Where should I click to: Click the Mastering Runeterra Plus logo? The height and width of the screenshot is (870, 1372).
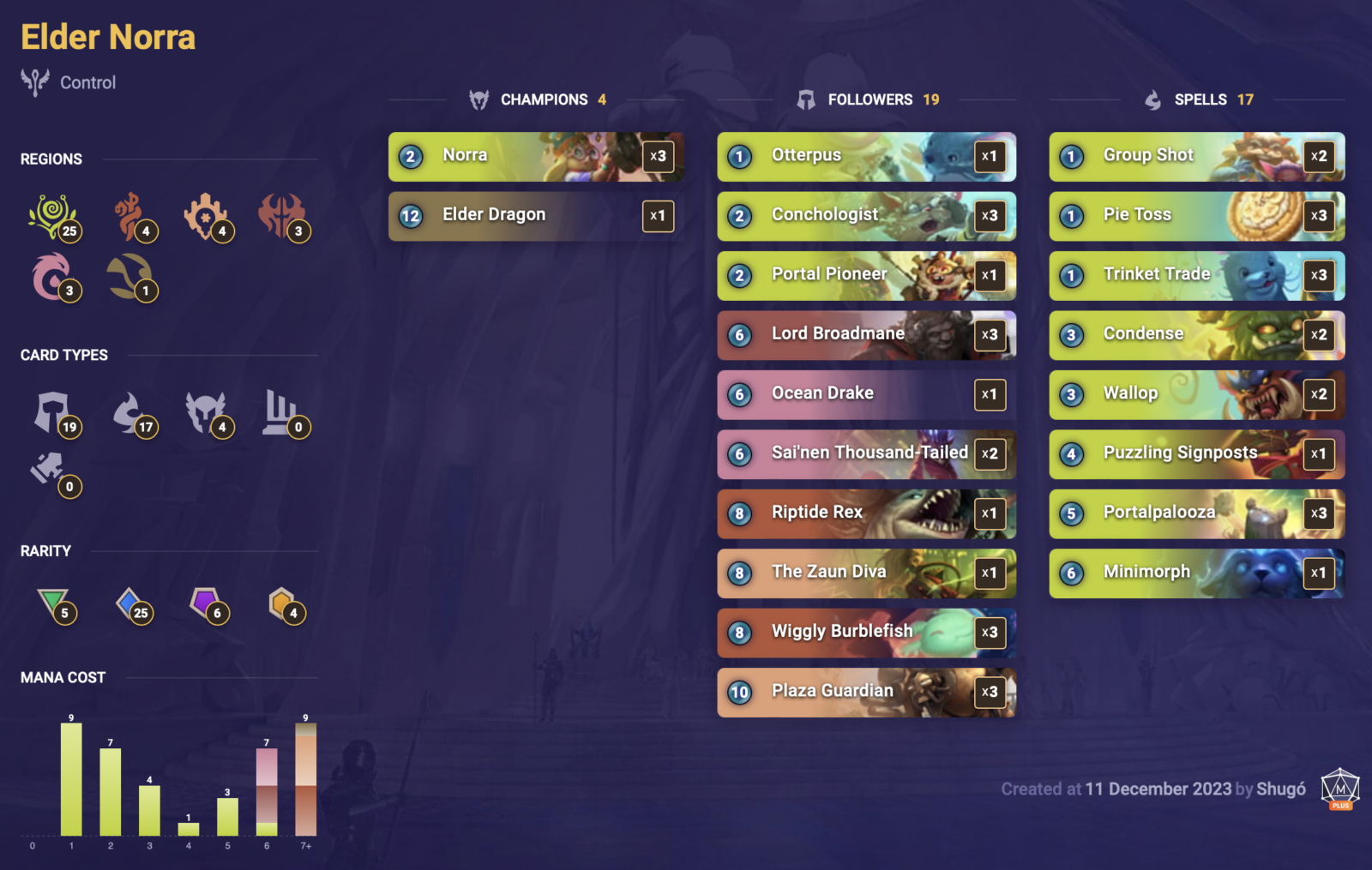click(1334, 789)
